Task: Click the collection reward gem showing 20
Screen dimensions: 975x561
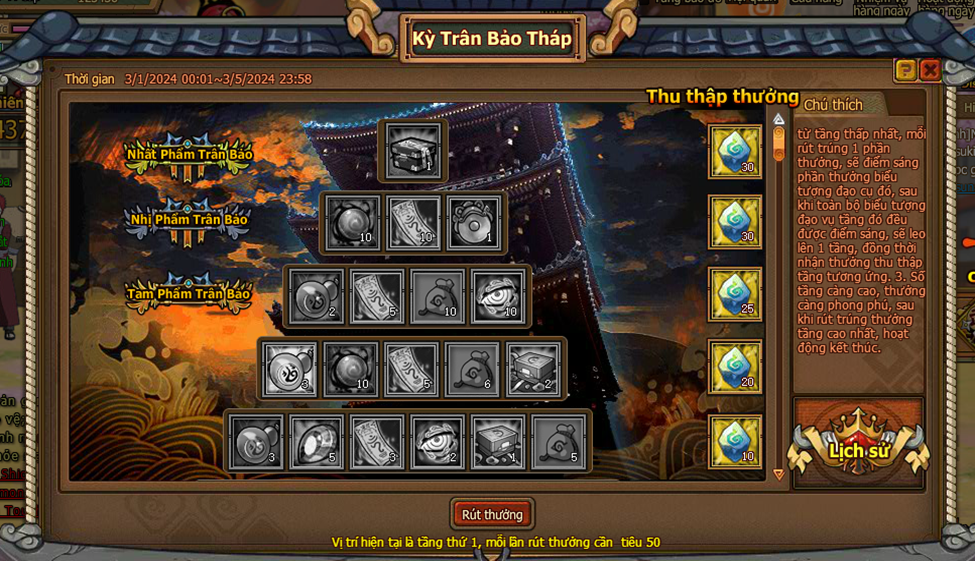Action: 735,367
